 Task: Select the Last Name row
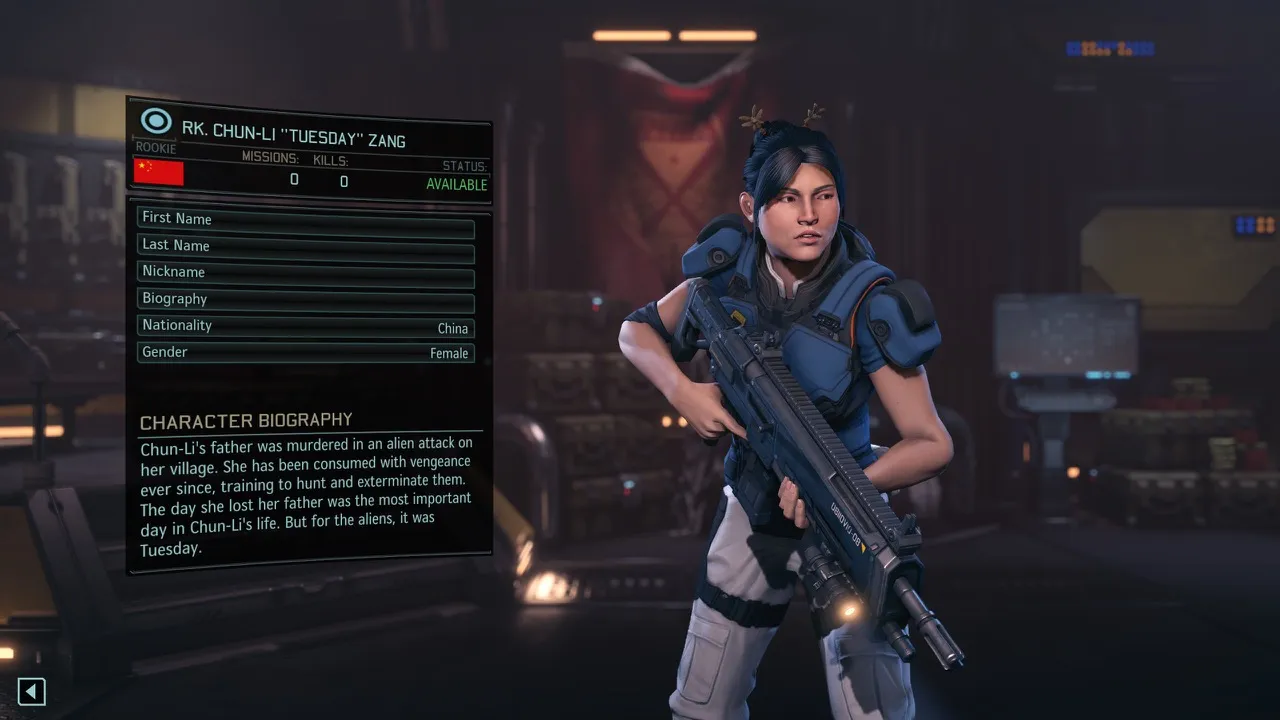click(x=305, y=247)
